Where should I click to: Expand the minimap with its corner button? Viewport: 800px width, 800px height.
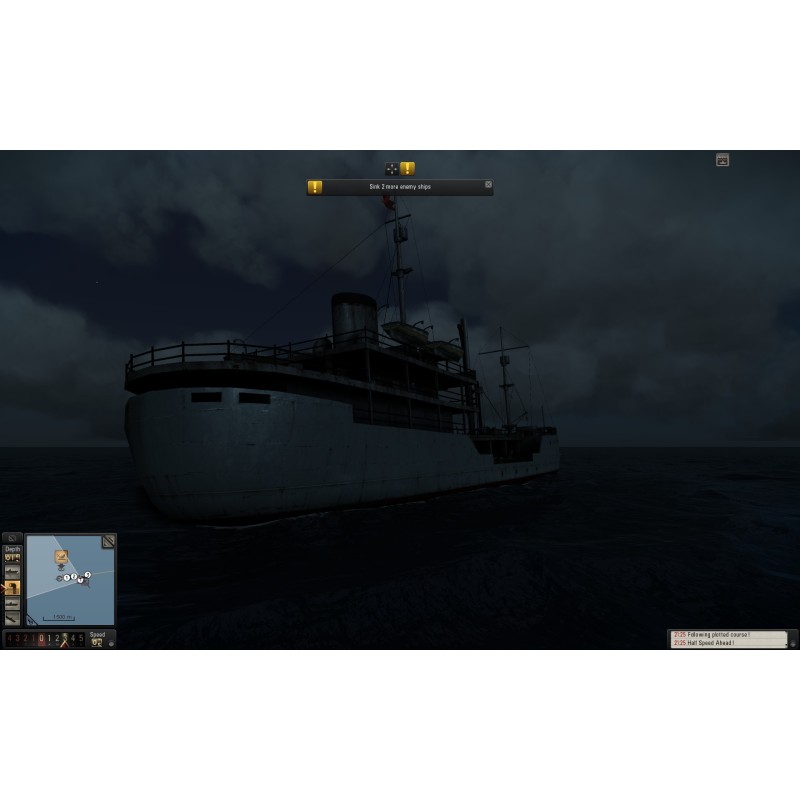[108, 541]
